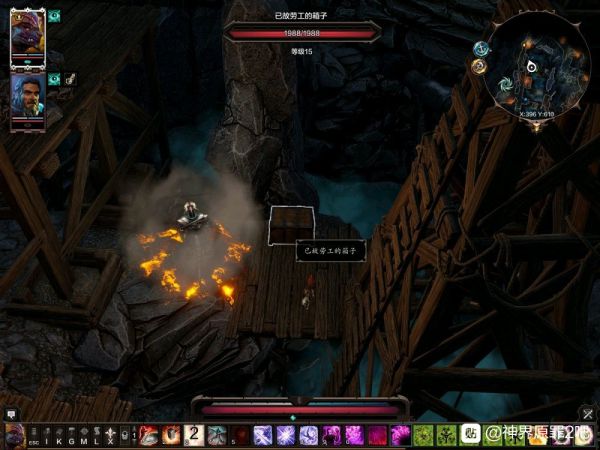The width and height of the screenshot is (600, 450).
Task: Click the anchor waypoint icon beside minimap
Action: coord(481,48)
